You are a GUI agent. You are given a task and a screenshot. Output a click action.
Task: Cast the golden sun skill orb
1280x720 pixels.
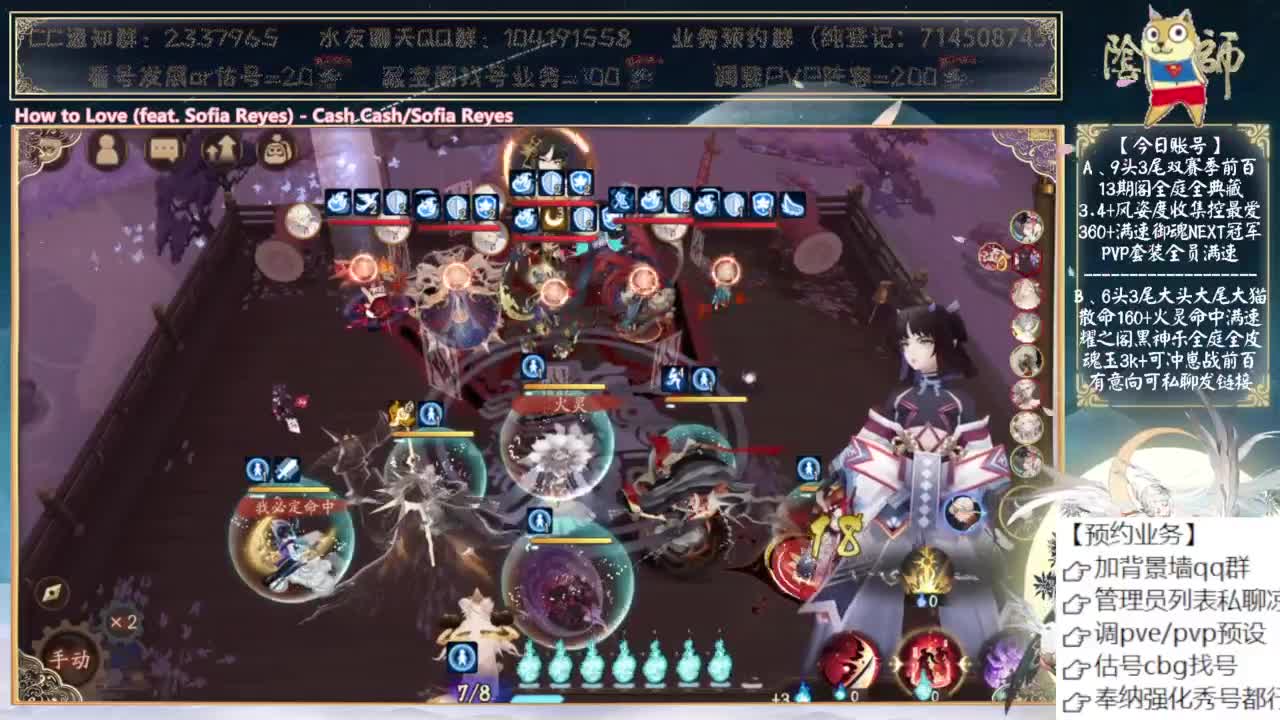(925, 567)
